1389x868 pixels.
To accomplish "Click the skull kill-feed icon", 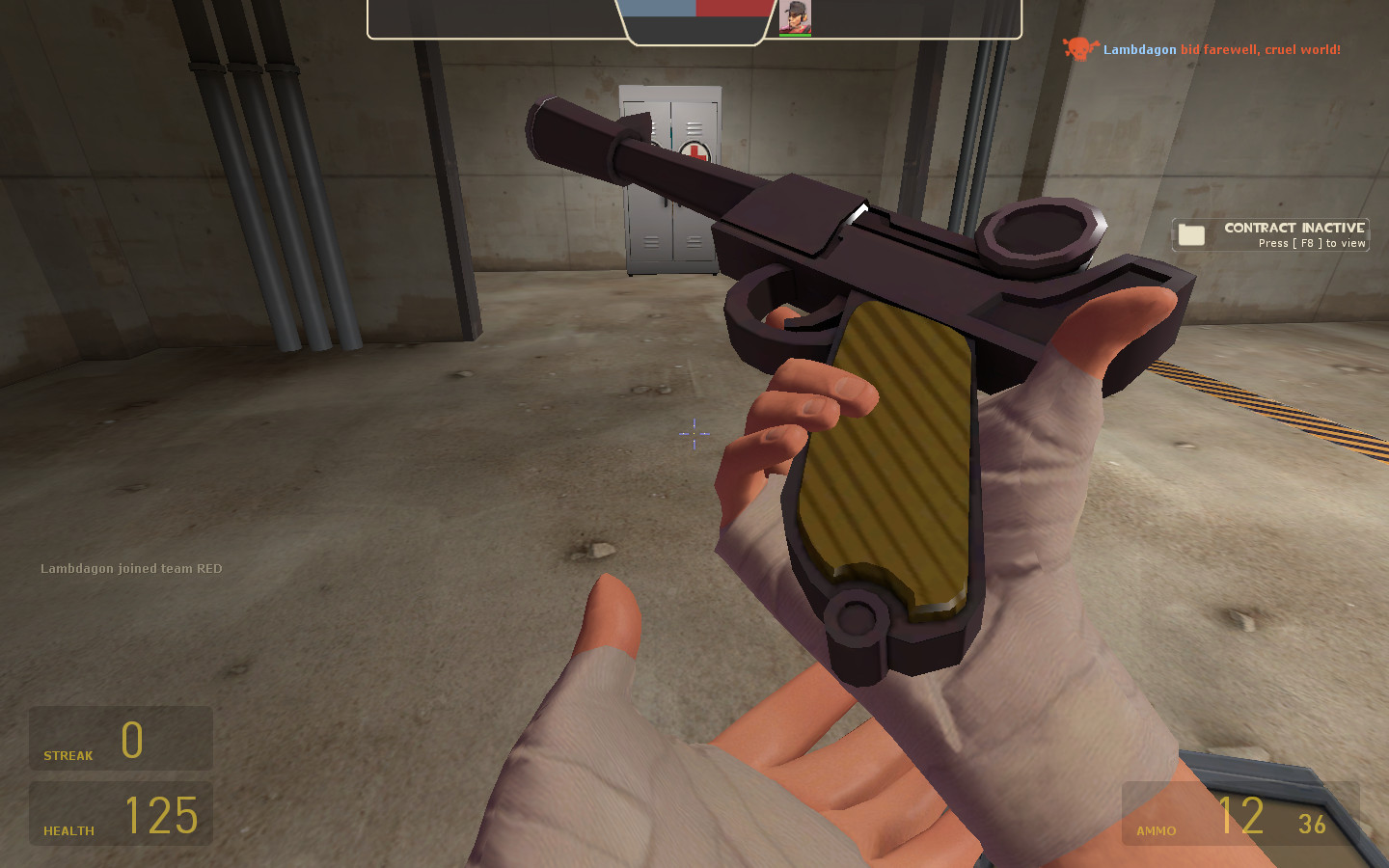I will click(1077, 49).
